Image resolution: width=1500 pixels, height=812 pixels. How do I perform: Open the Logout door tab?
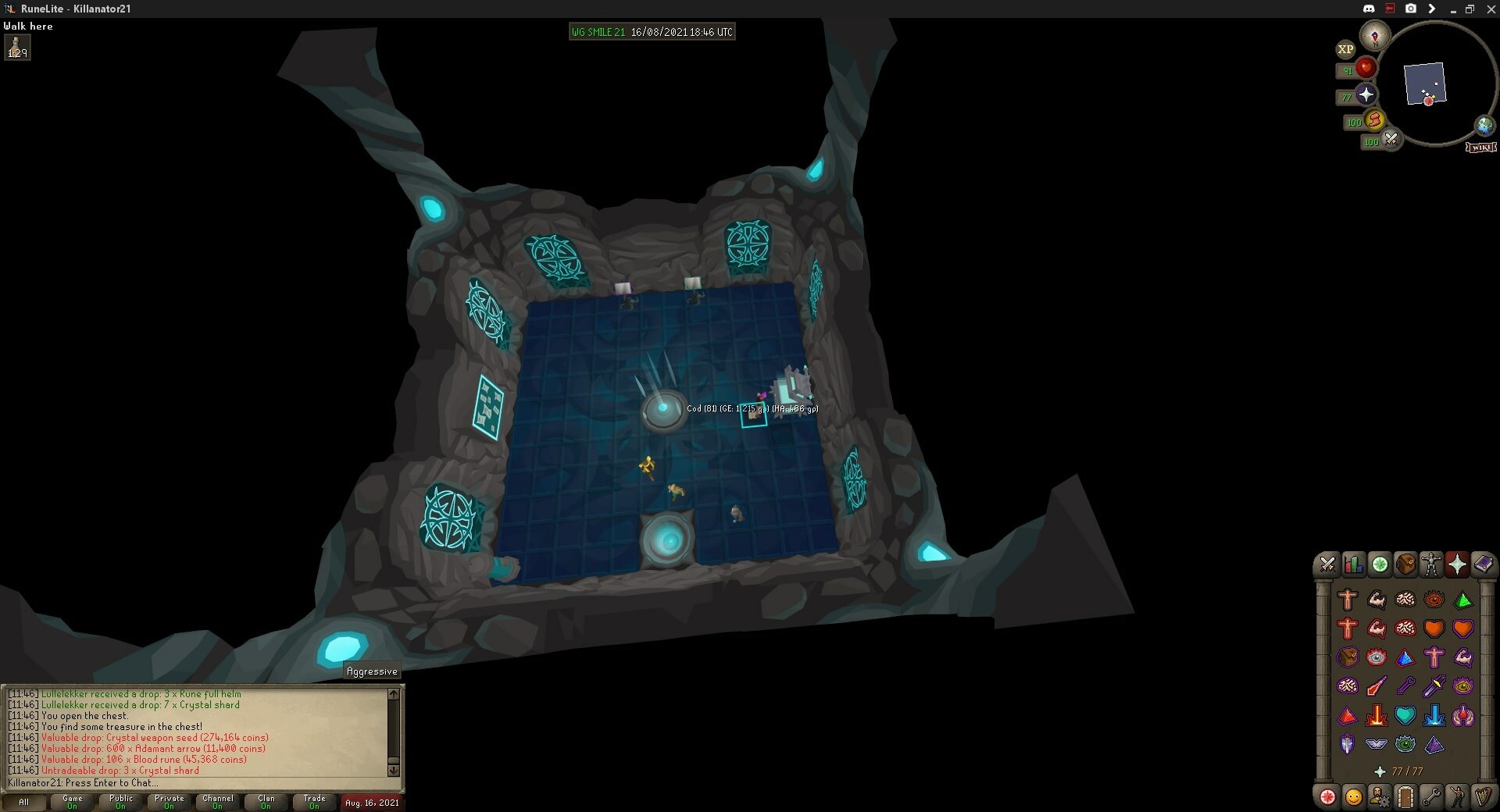[1405, 797]
